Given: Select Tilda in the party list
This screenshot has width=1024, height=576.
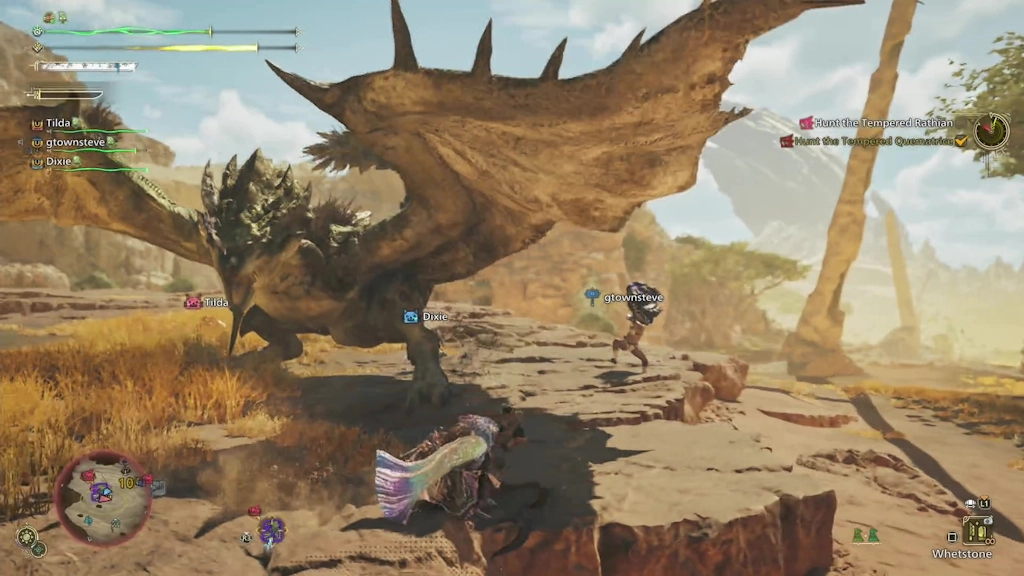Looking at the screenshot, I should point(57,123).
